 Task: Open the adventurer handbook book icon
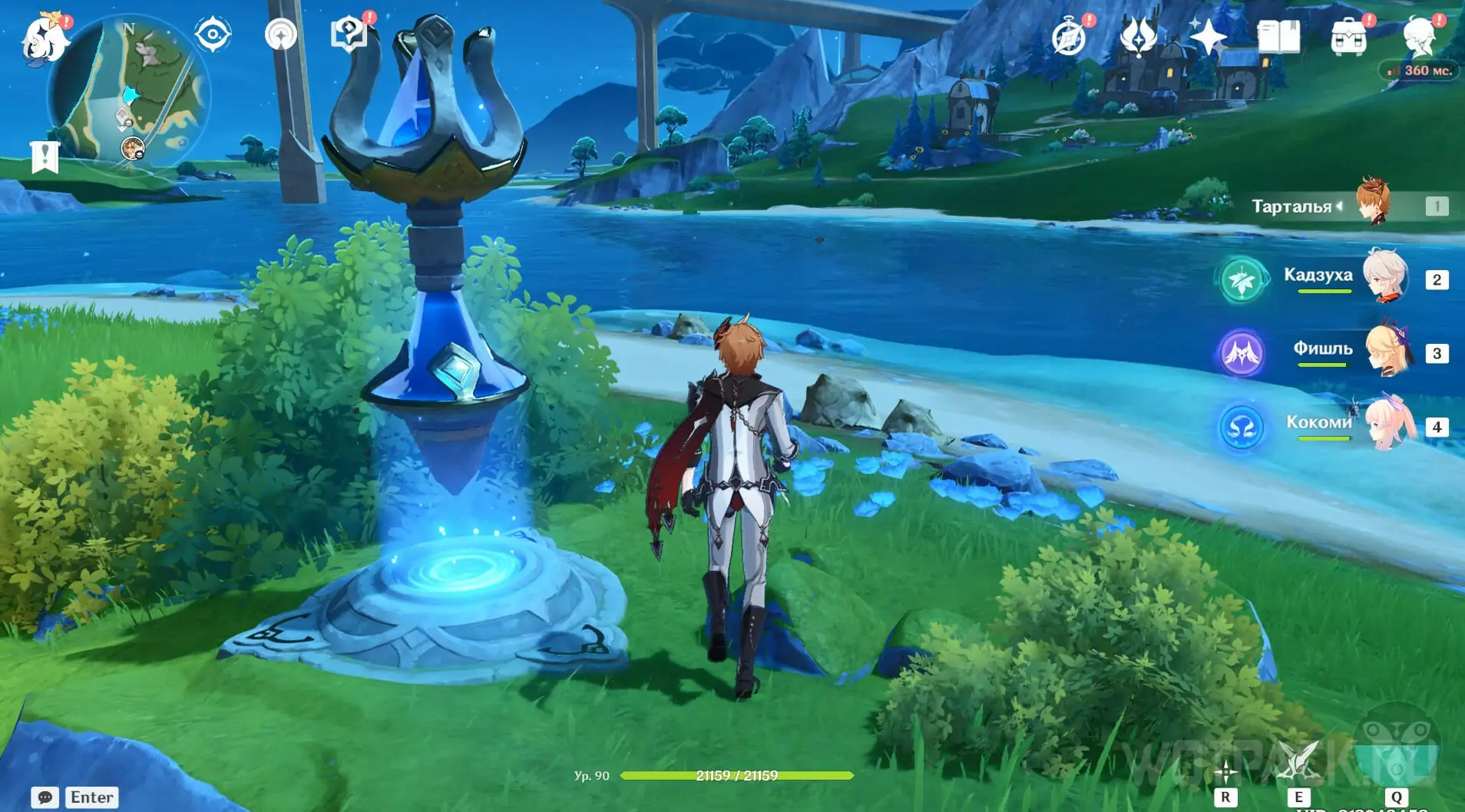tap(1278, 37)
